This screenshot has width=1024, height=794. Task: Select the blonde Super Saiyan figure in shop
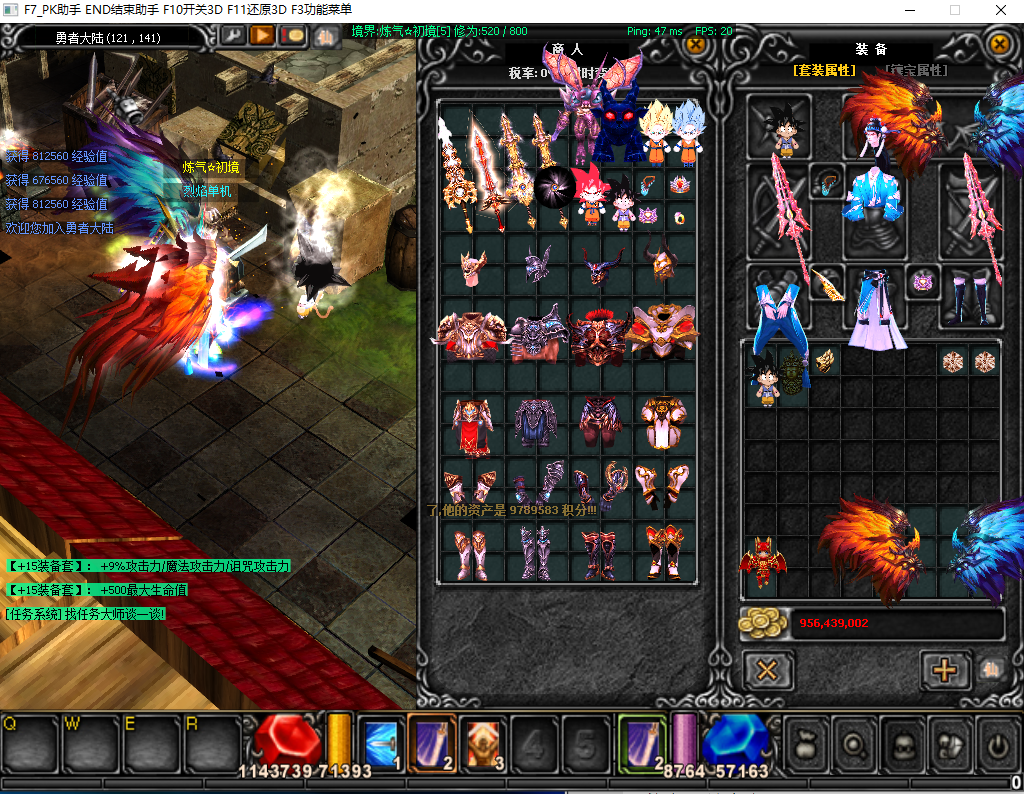pyautogui.click(x=657, y=132)
